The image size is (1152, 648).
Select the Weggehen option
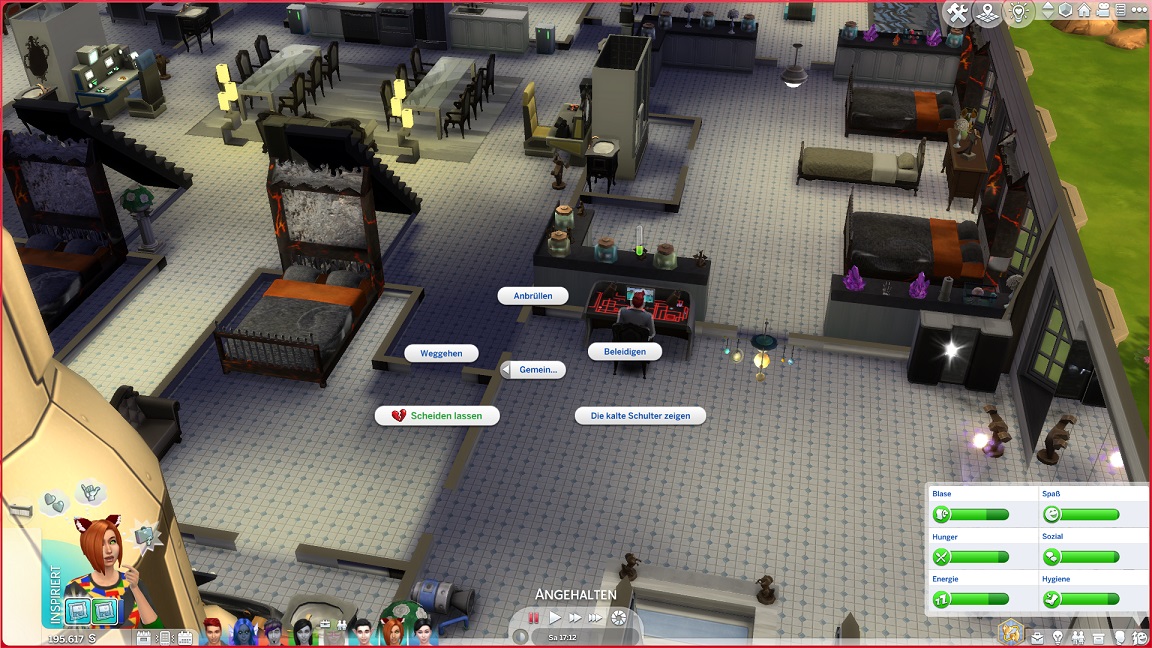(441, 353)
